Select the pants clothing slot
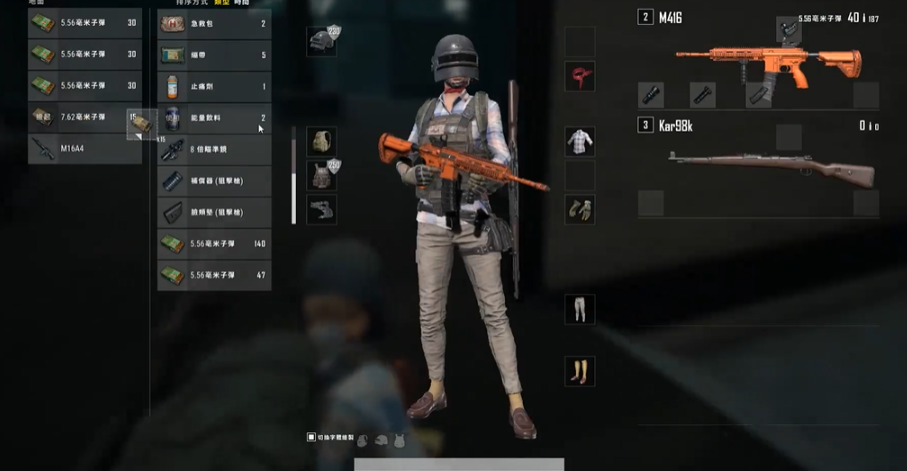The image size is (907, 471). coord(580,309)
